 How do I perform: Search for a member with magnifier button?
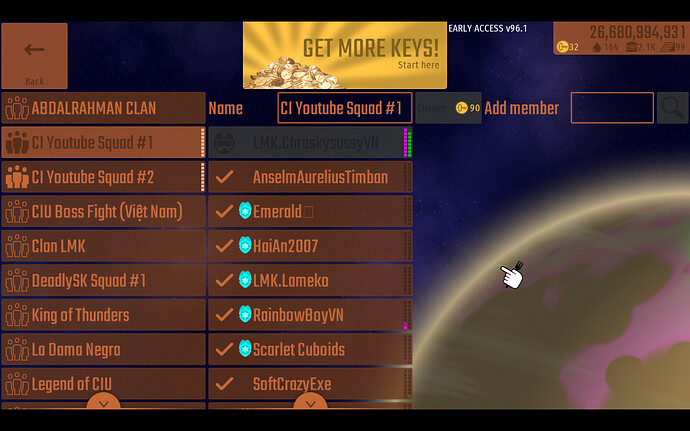point(673,108)
